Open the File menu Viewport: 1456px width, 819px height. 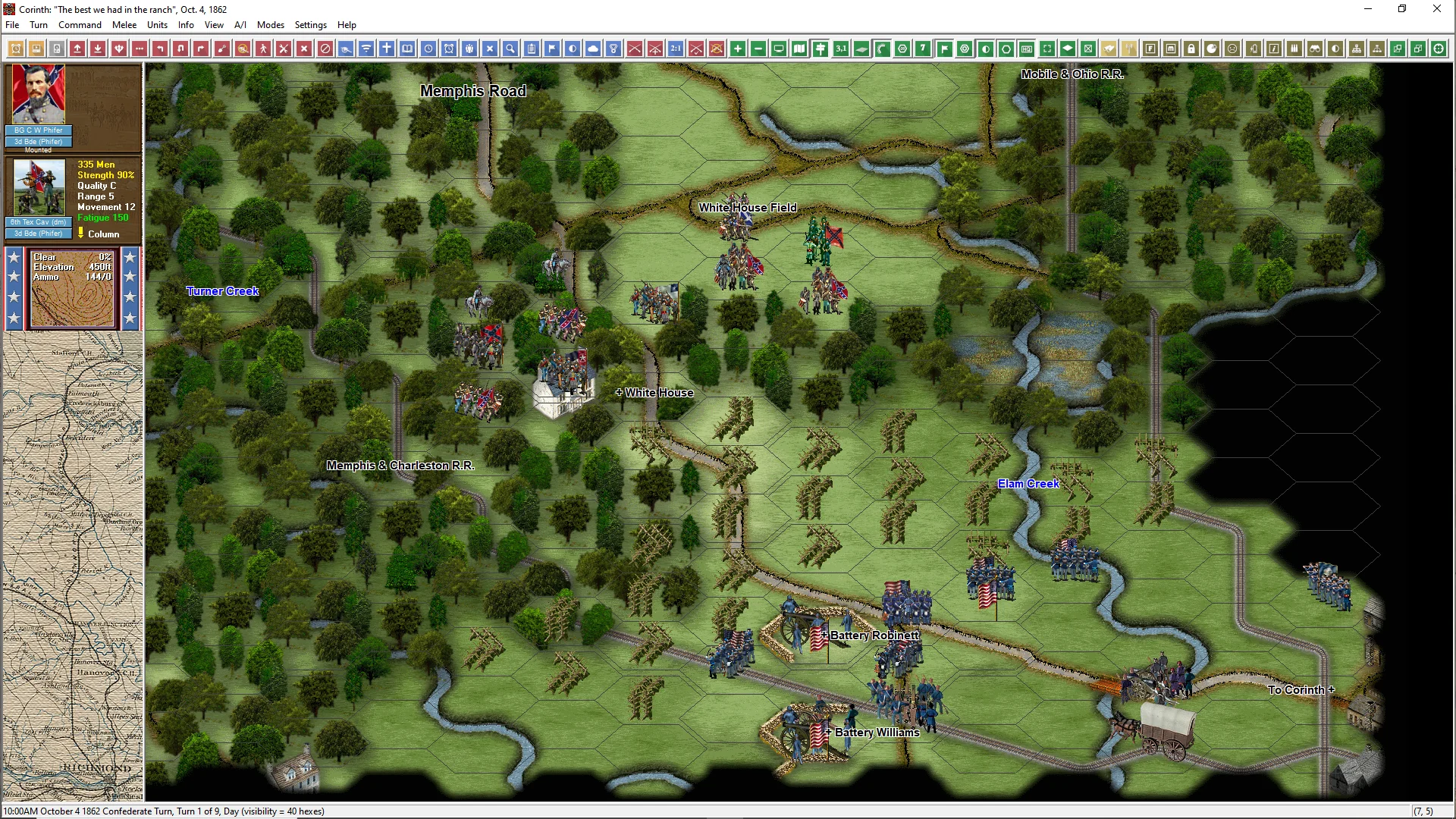[12, 25]
